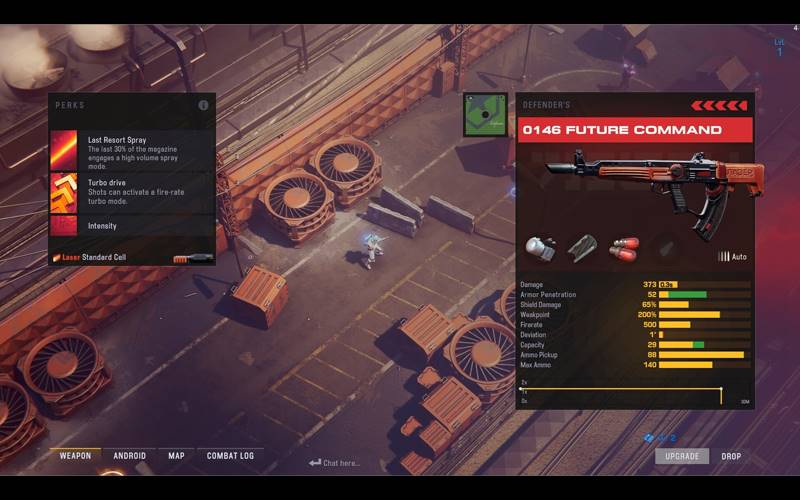800x500 pixels.
Task: Drop the equipped weapon
Action: (731, 456)
